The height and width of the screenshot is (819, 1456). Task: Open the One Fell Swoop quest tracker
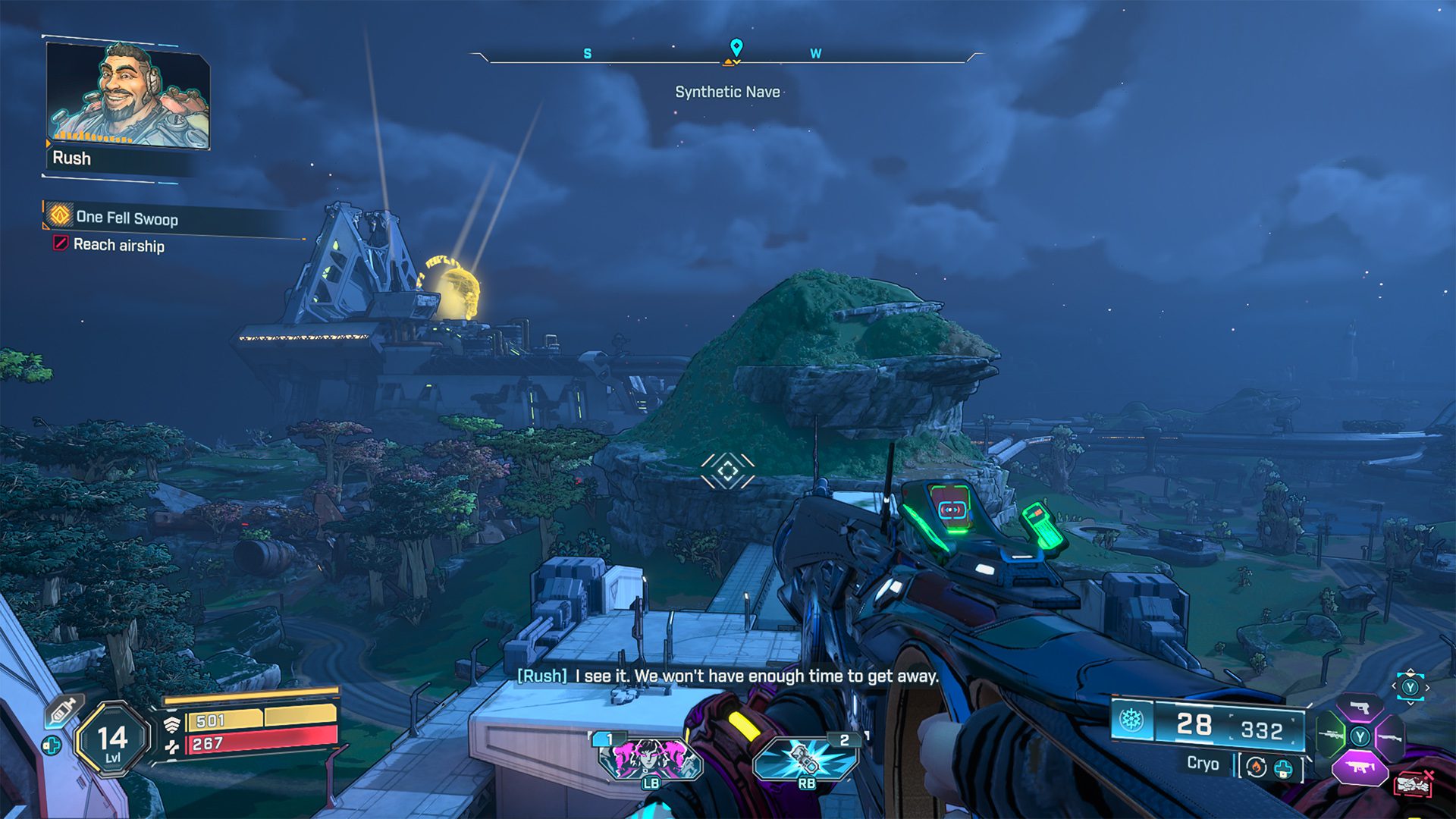tap(126, 218)
